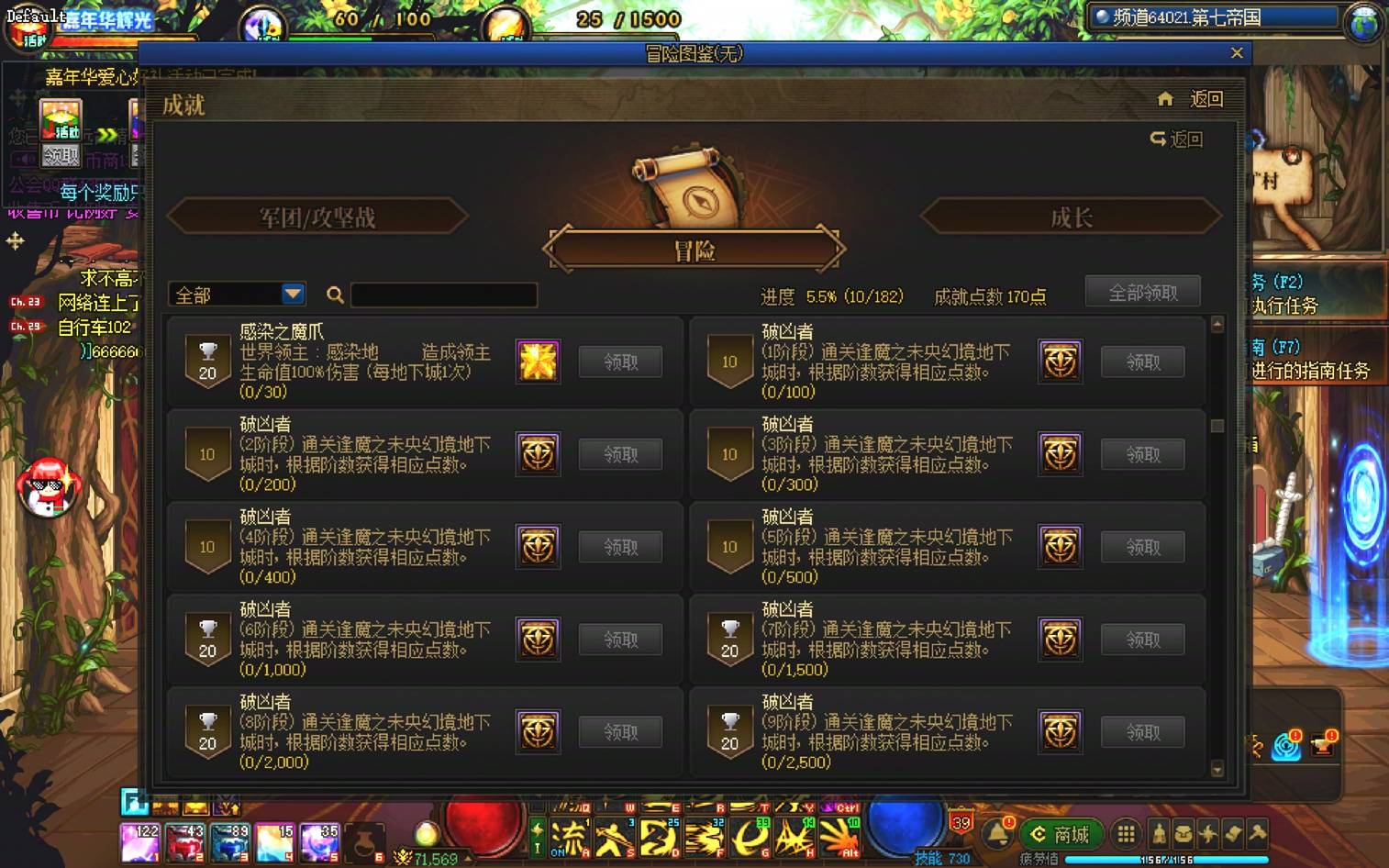
Task: Click the 返回 button at the top right
Action: coord(1208,99)
